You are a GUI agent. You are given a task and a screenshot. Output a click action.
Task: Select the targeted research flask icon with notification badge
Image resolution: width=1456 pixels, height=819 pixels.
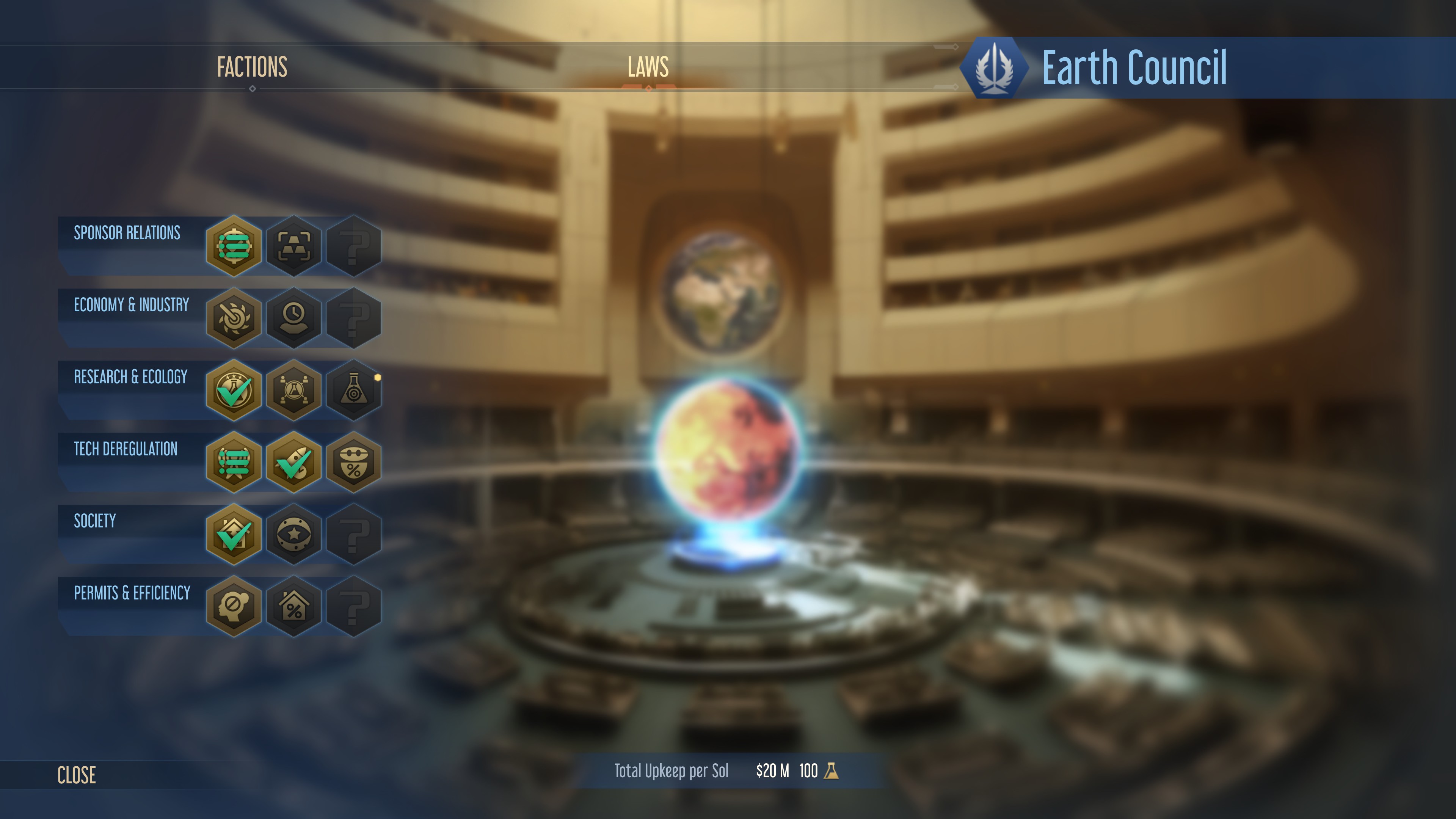coord(354,390)
